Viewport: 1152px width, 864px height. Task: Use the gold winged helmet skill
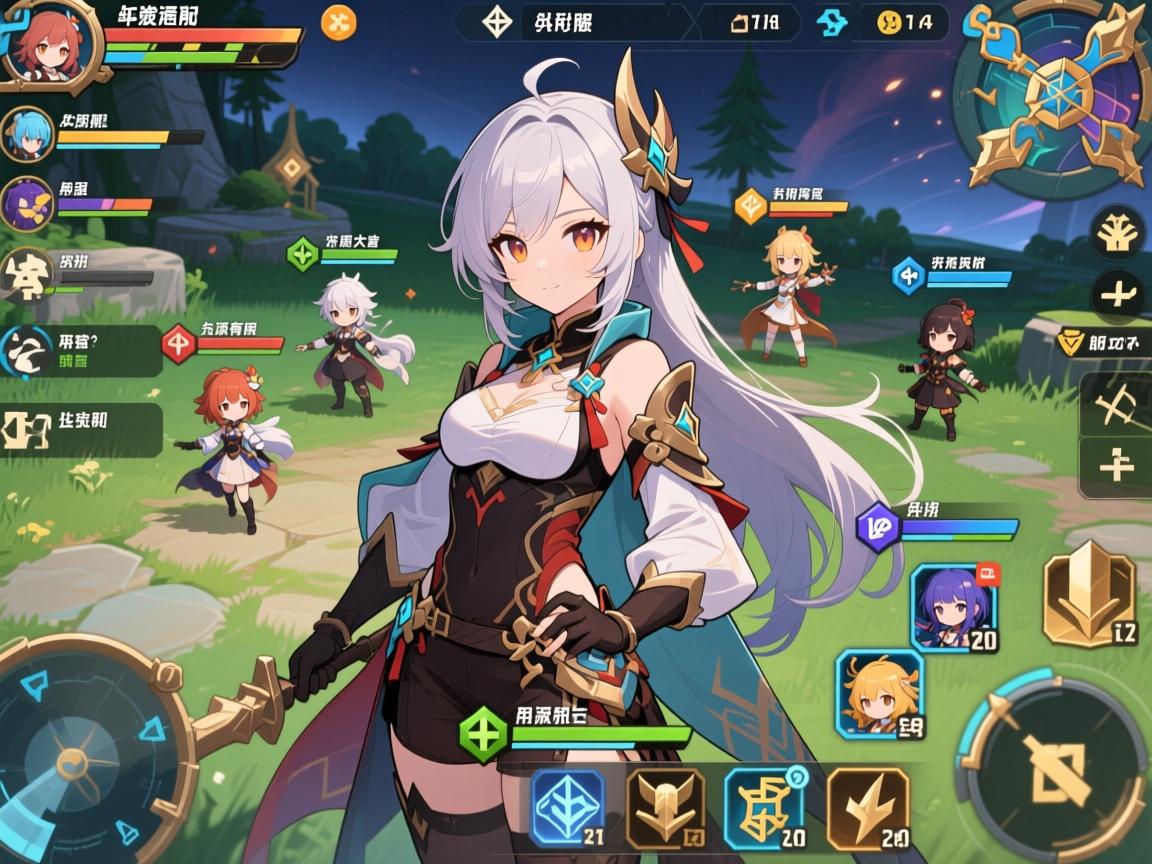(x=665, y=808)
